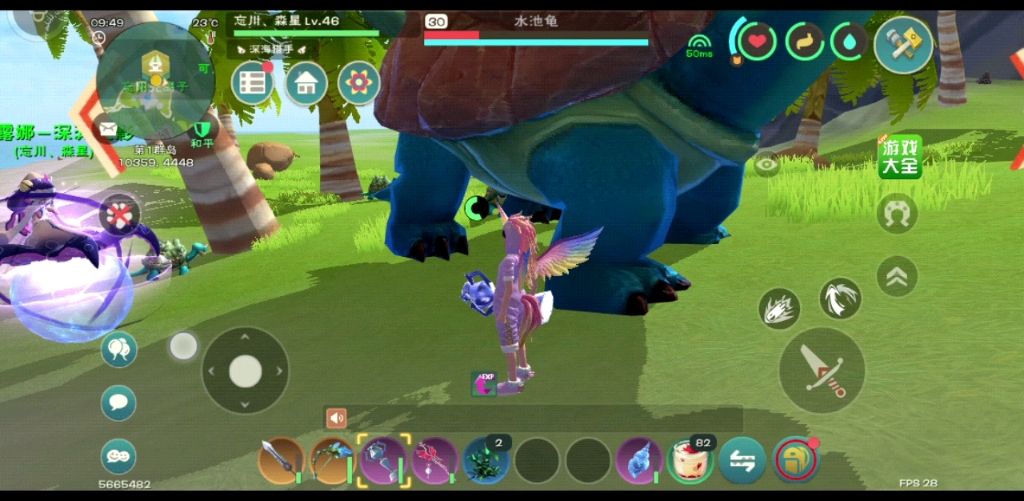Screen dimensions: 1024x501
Task: Select the drink item with 82 count
Action: (x=690, y=460)
